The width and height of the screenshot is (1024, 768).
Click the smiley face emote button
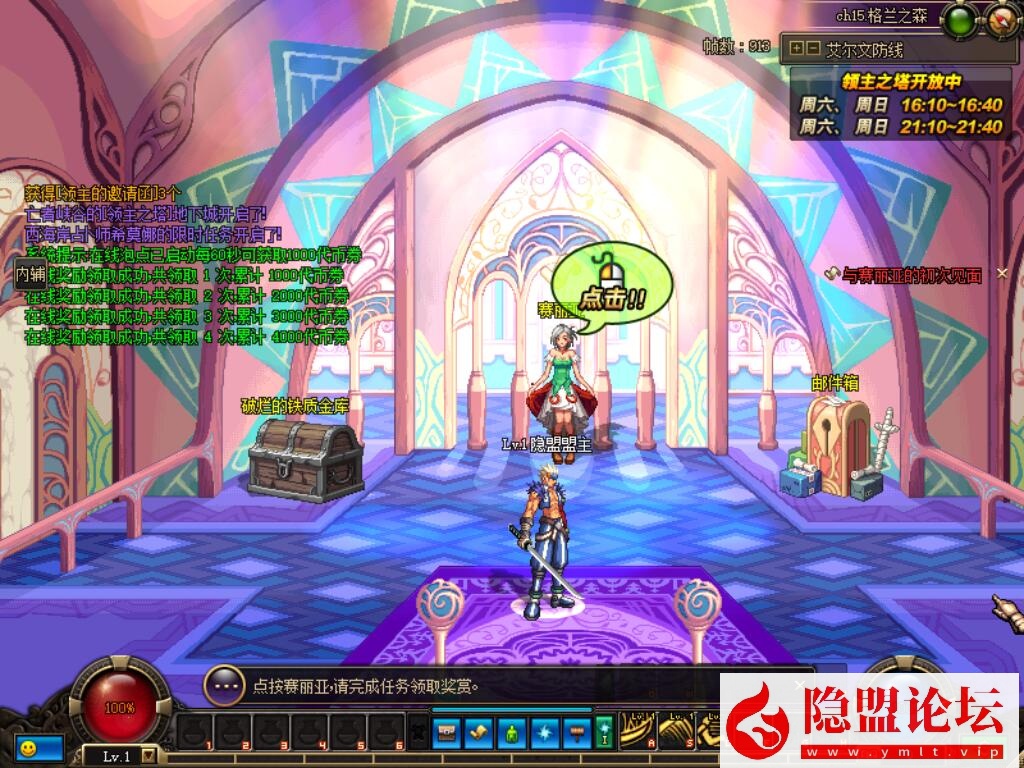pyautogui.click(x=27, y=747)
